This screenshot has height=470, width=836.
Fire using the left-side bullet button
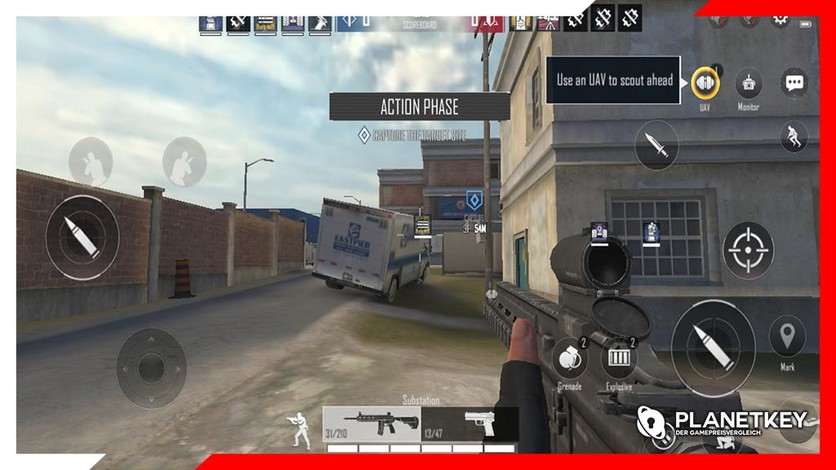coord(82,237)
